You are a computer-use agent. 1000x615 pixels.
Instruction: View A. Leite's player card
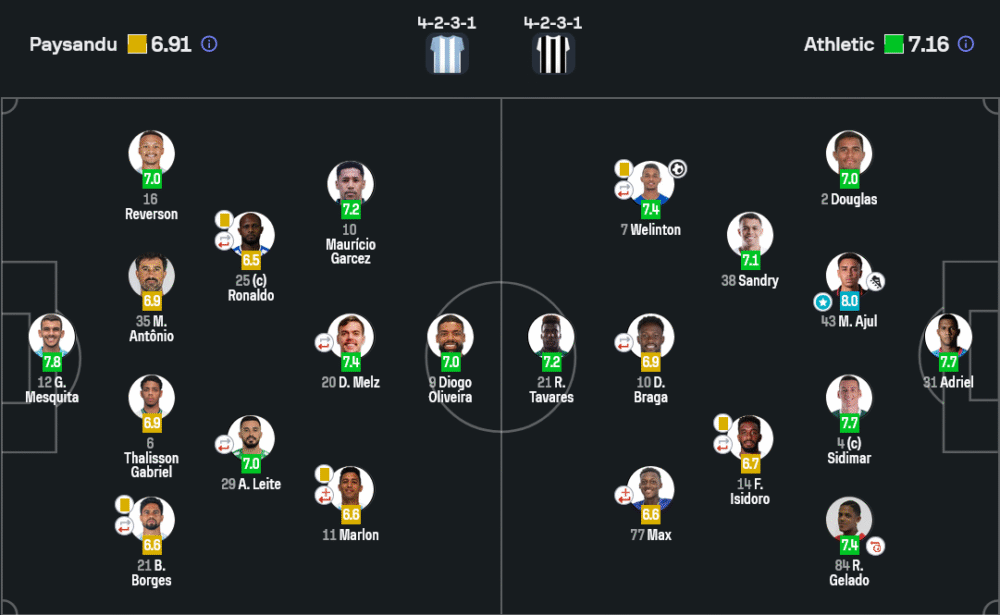coord(251,439)
